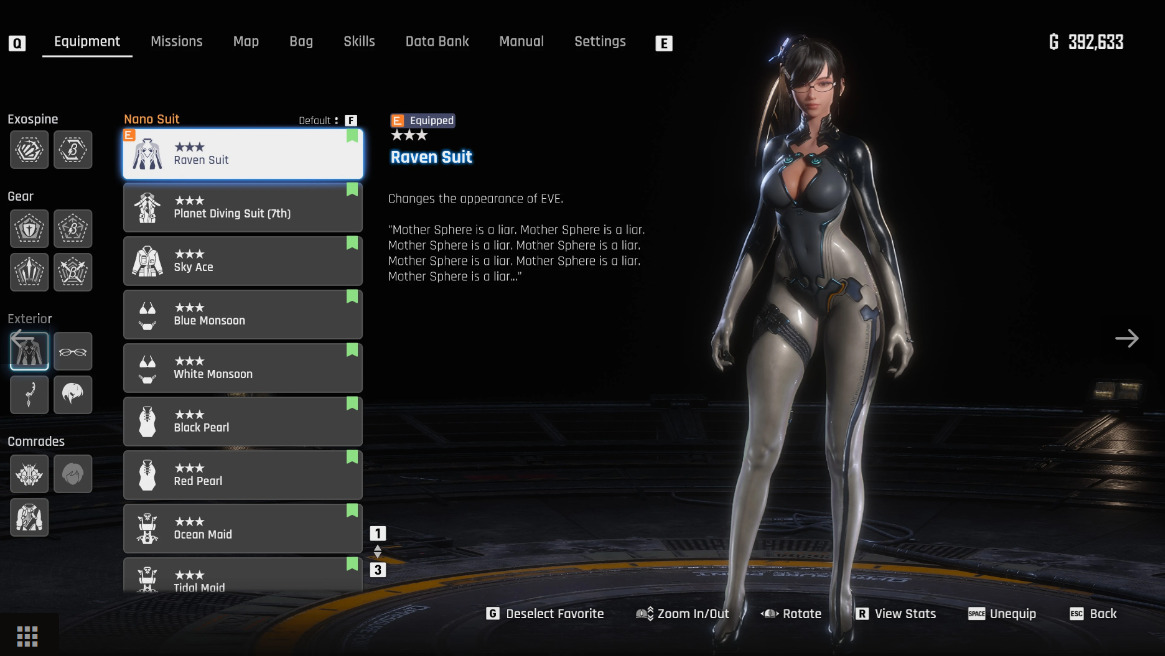Open the hairstyle exterior slot
The image size is (1165, 656).
(73, 395)
